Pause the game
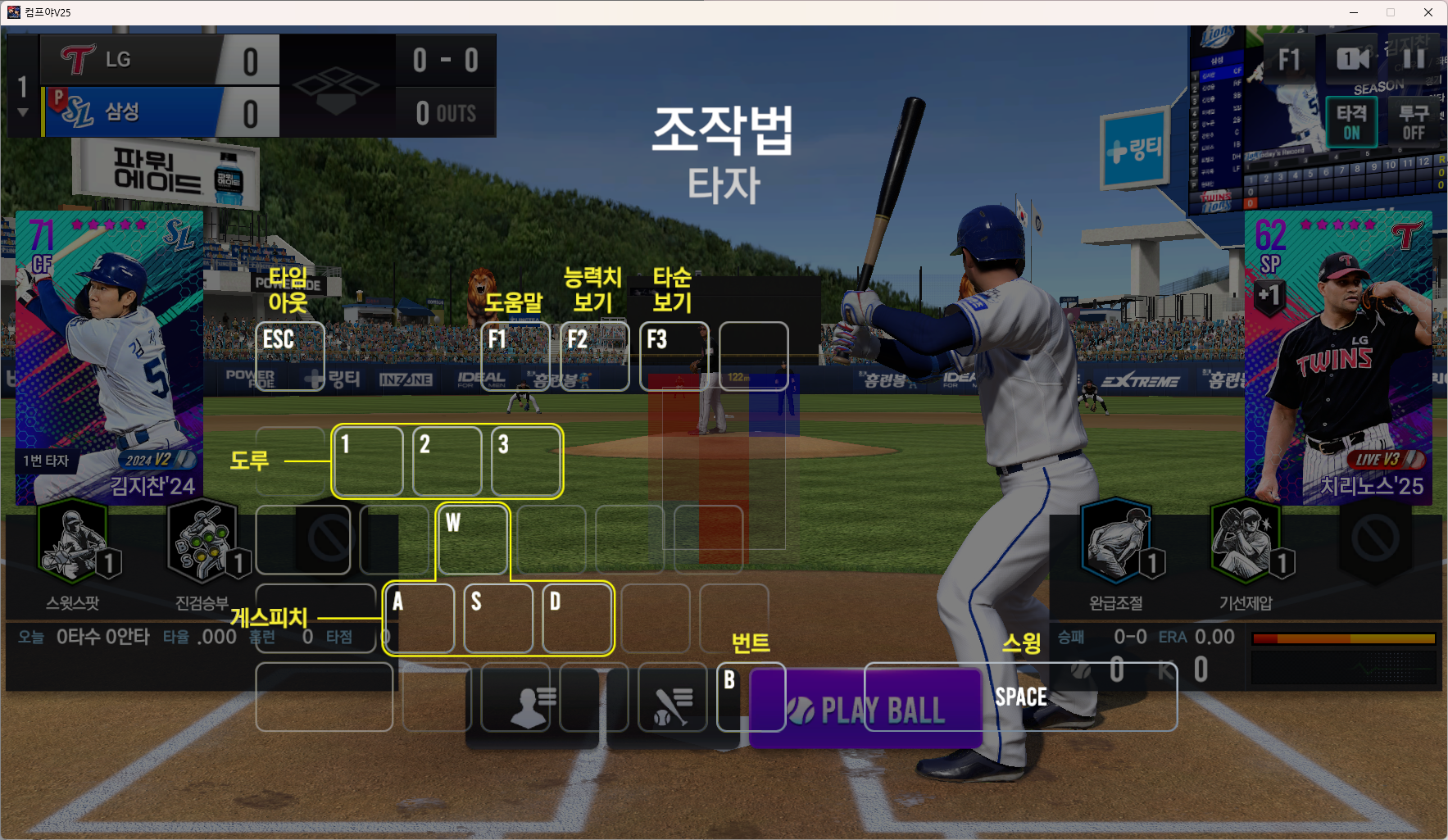 [x=1414, y=59]
